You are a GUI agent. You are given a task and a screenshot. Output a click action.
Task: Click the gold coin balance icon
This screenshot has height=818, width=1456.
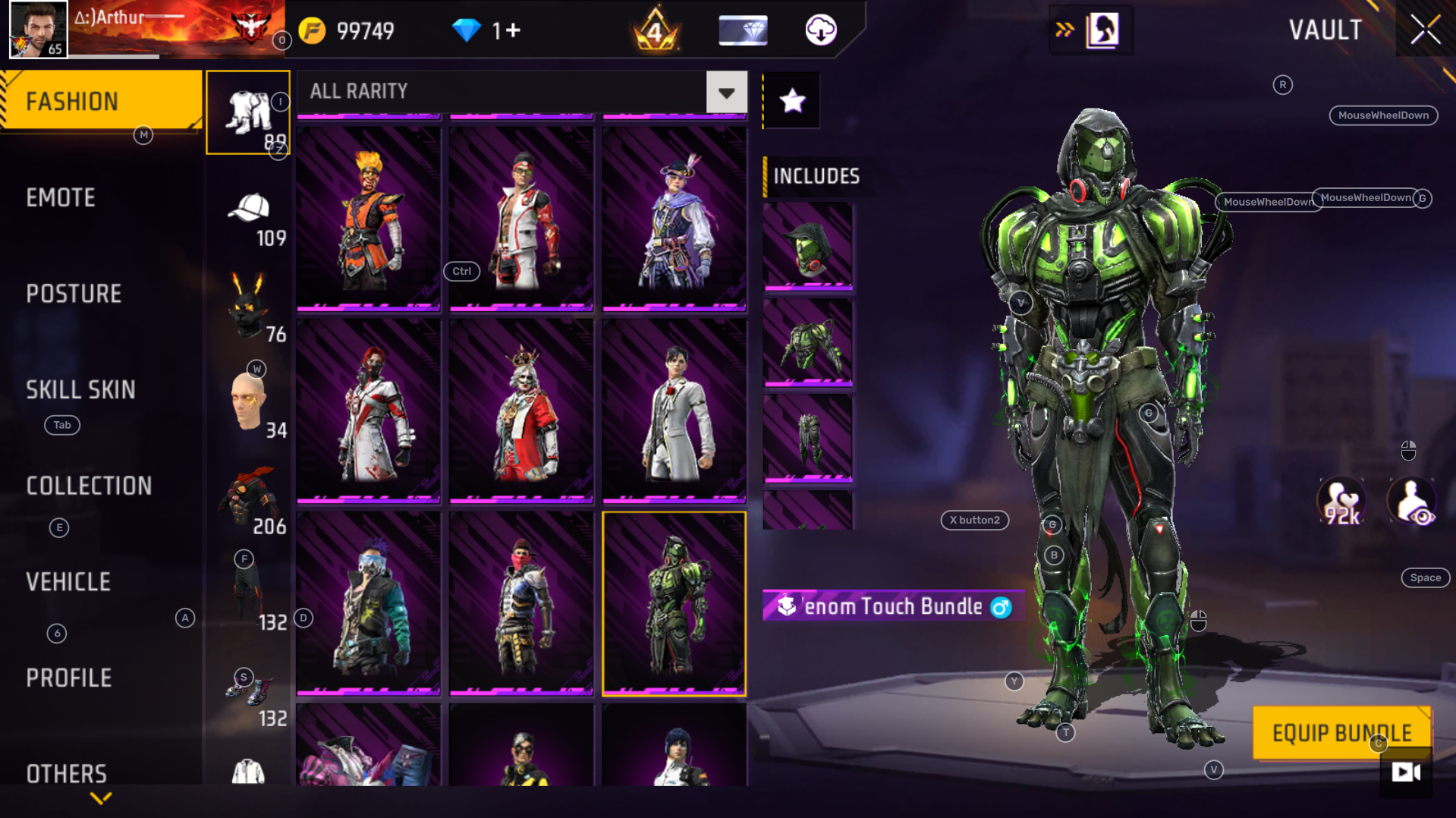(312, 30)
